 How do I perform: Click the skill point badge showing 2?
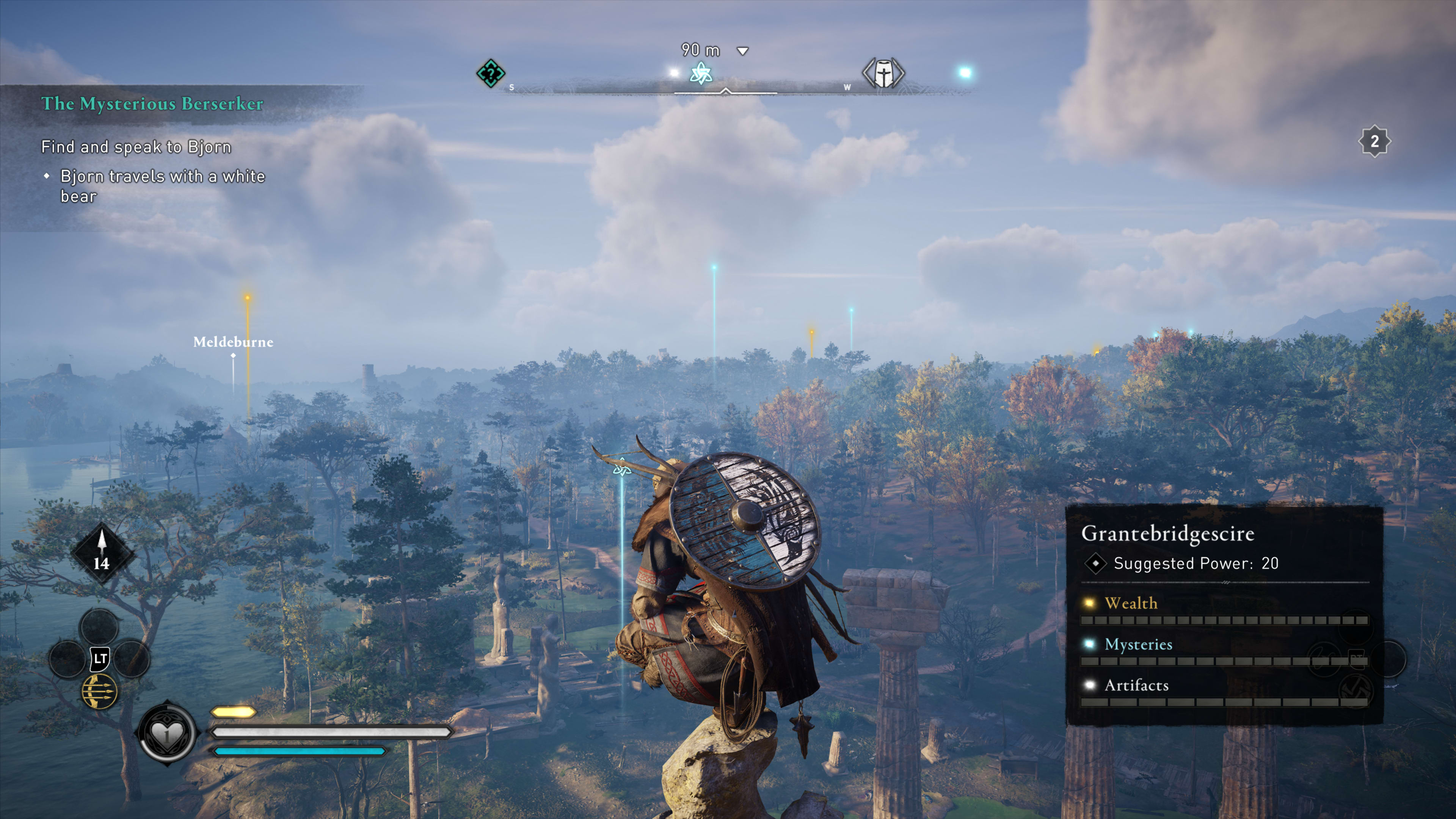(1374, 141)
